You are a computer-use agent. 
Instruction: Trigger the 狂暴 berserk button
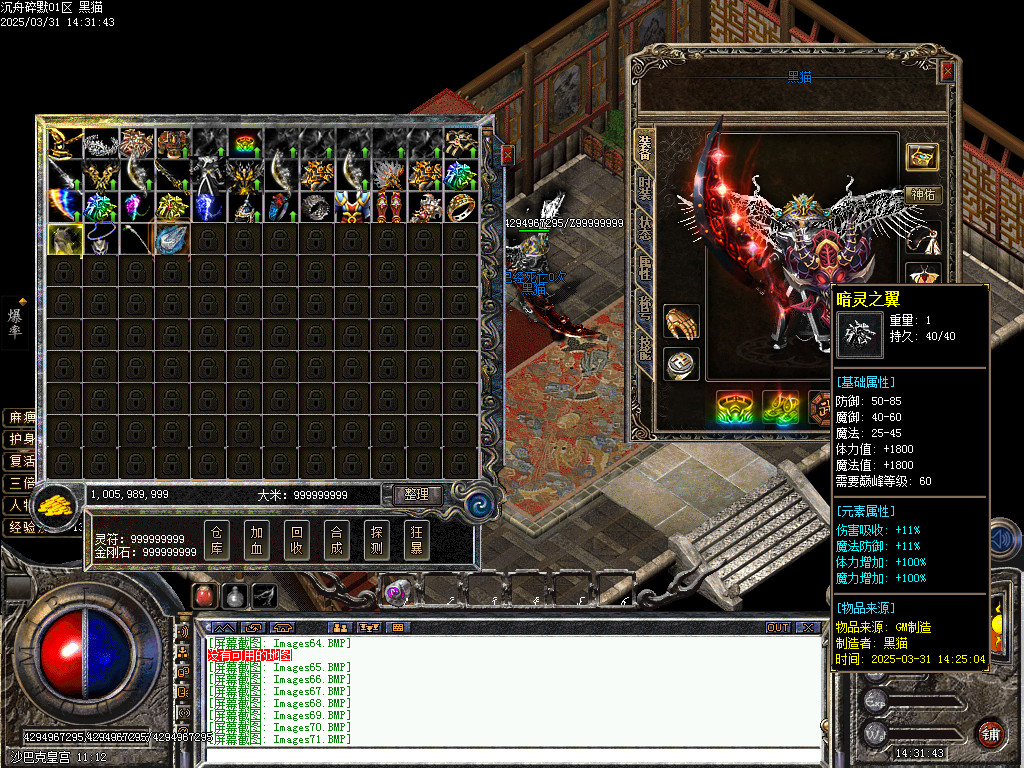(417, 540)
